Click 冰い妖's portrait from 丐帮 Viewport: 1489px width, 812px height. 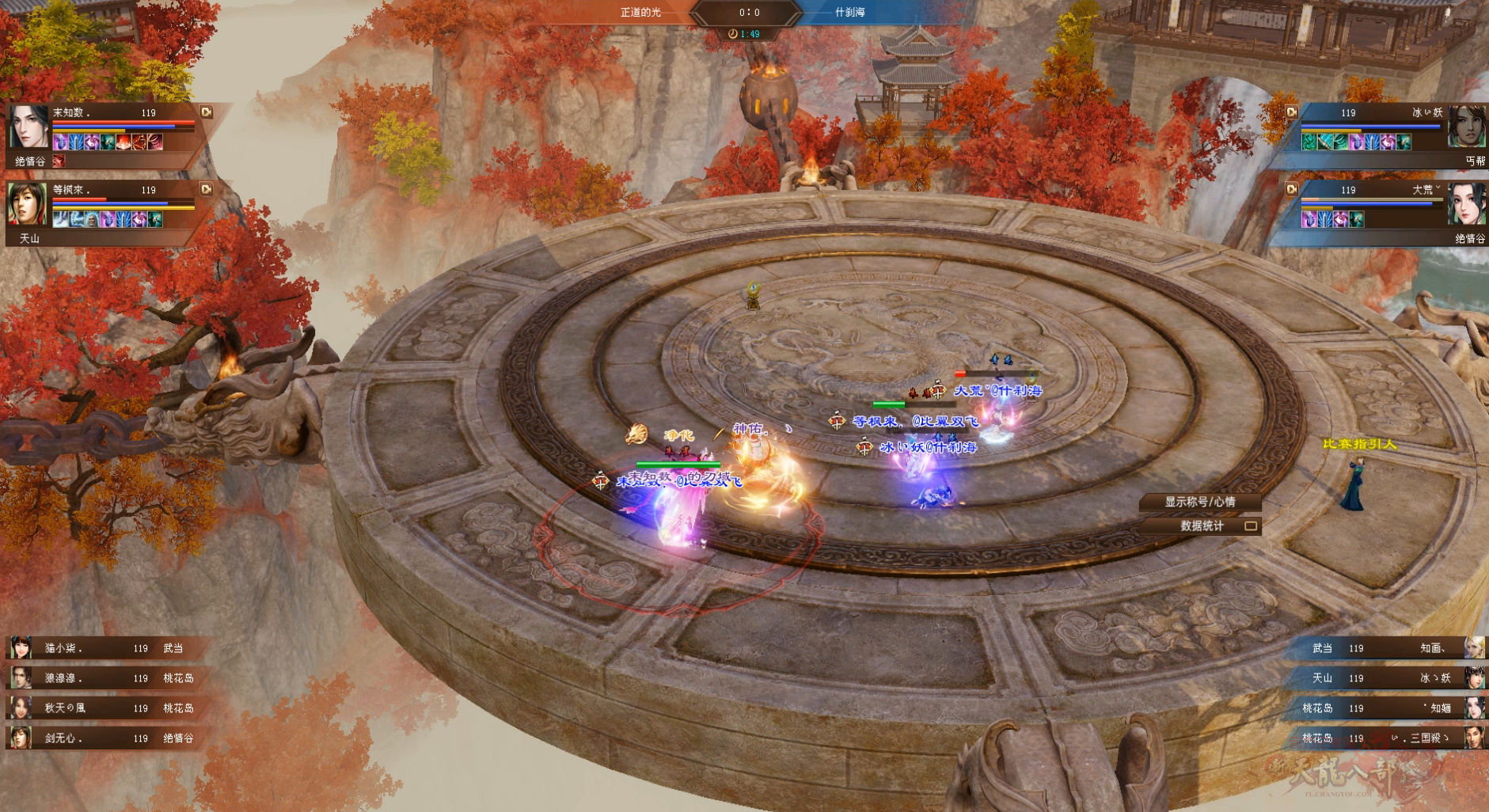[1467, 127]
